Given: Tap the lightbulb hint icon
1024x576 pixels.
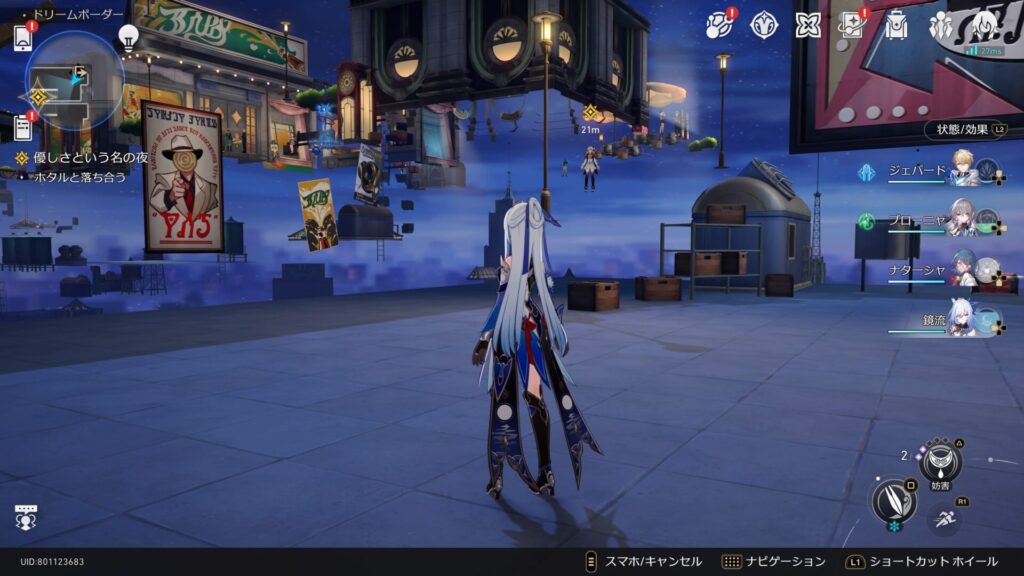Looking at the screenshot, I should (x=128, y=37).
